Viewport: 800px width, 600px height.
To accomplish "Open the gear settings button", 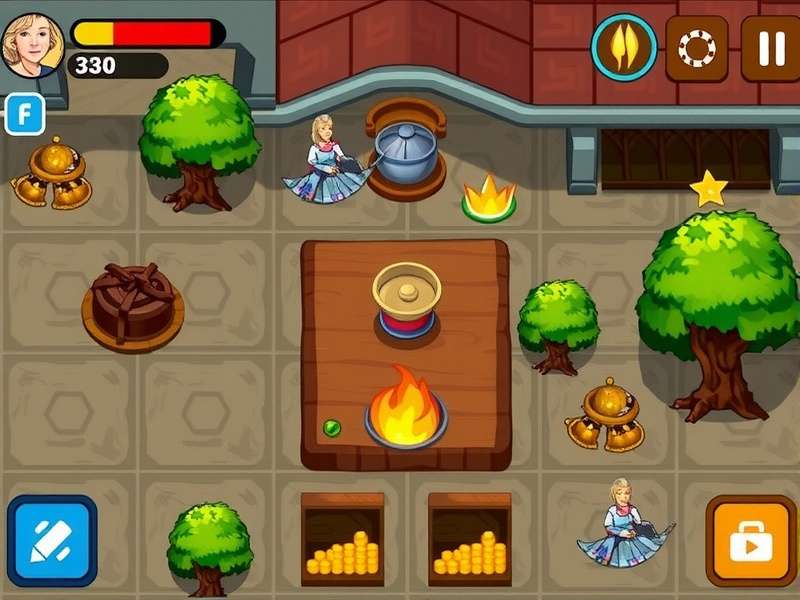I will coord(696,47).
